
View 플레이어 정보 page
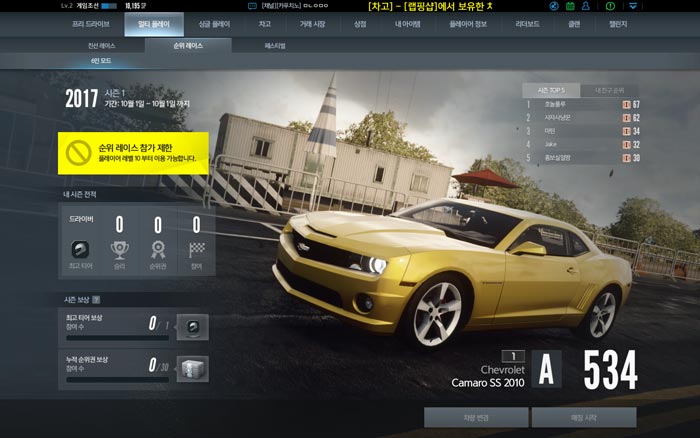point(467,23)
